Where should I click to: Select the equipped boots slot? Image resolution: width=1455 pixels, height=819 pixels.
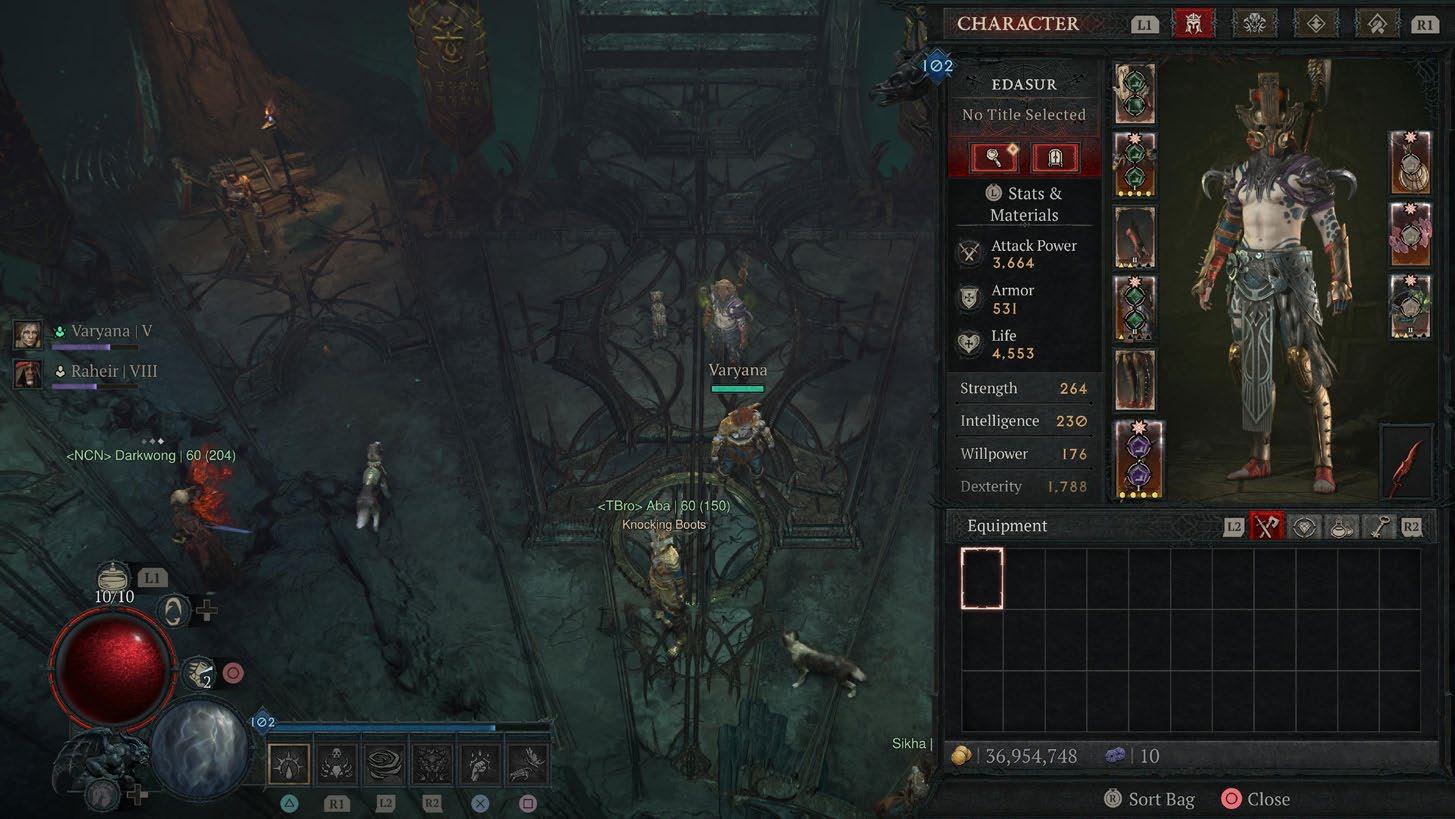(1135, 380)
